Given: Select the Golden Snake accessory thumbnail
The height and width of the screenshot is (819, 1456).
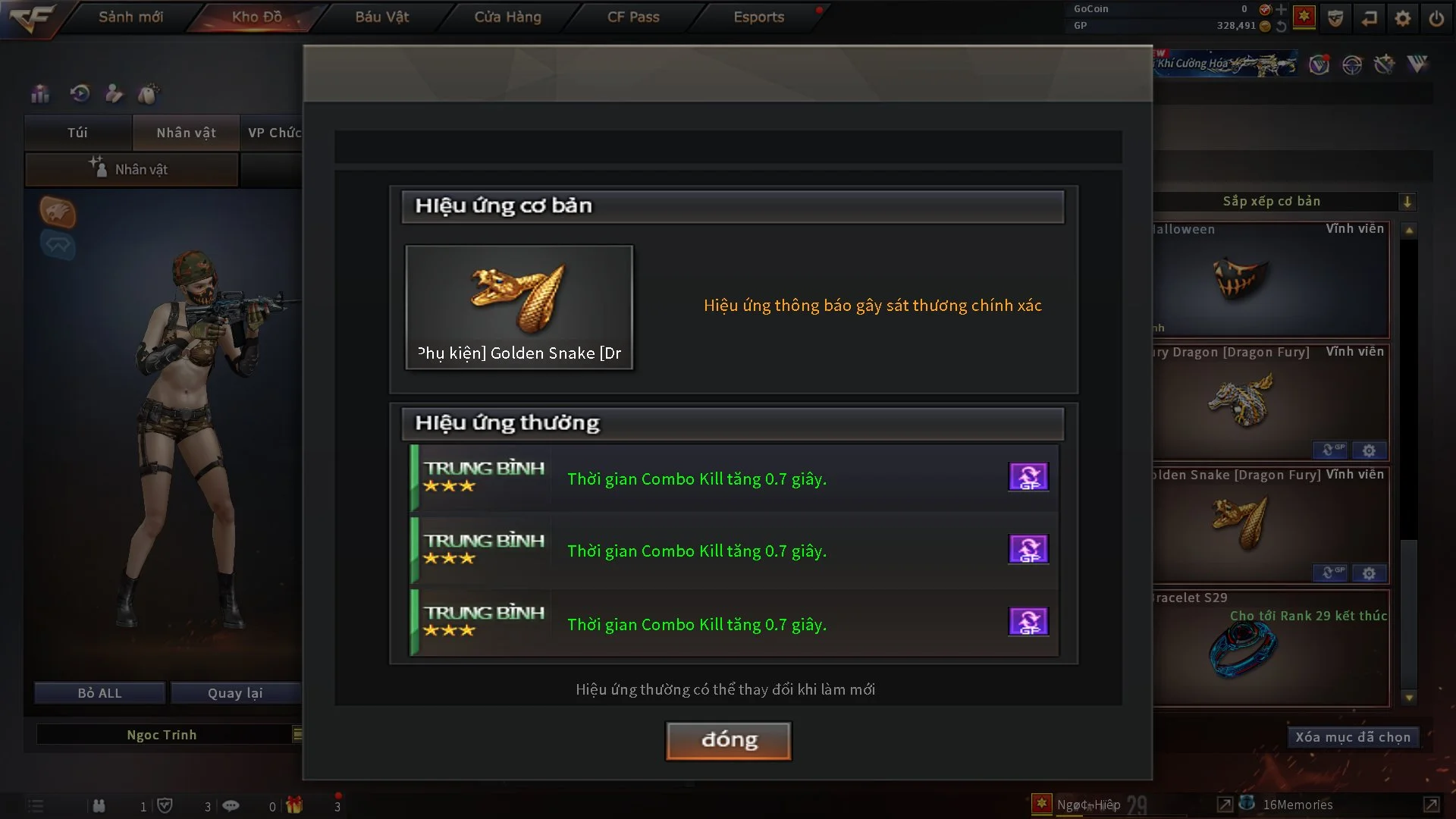Looking at the screenshot, I should 519,306.
